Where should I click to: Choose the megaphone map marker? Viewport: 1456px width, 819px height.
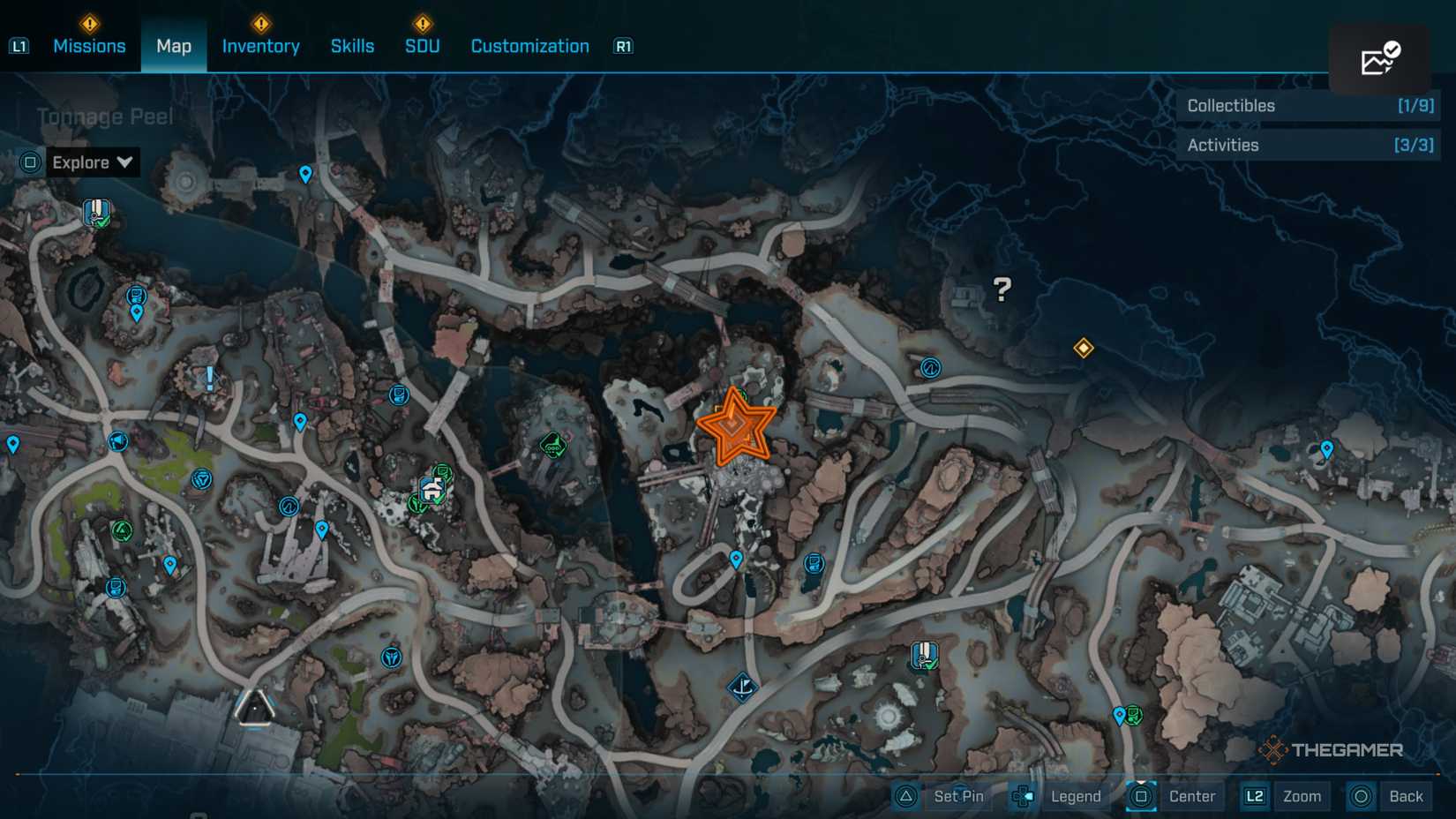[x=118, y=441]
